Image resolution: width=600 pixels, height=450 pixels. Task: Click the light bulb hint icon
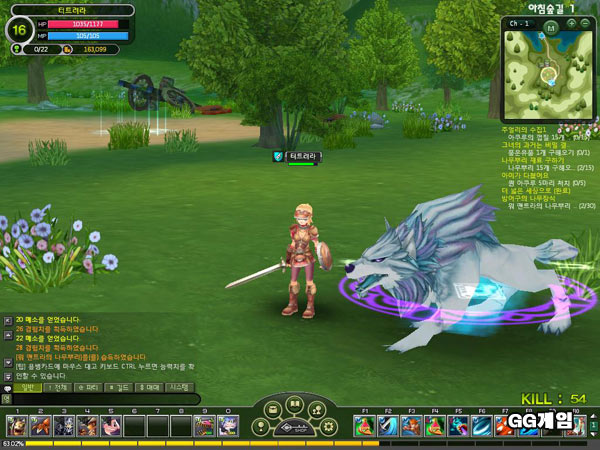pyautogui.click(x=262, y=427)
